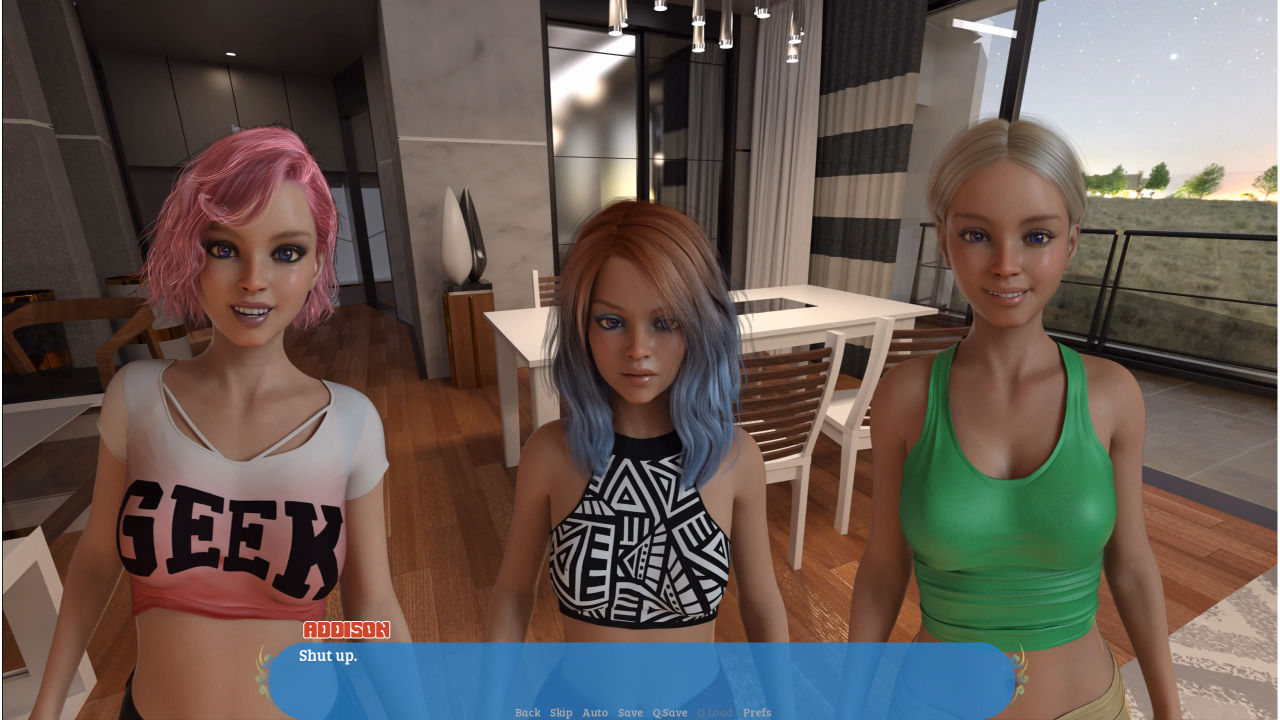The width and height of the screenshot is (1280, 720).
Task: Open the Save screen
Action: [631, 713]
